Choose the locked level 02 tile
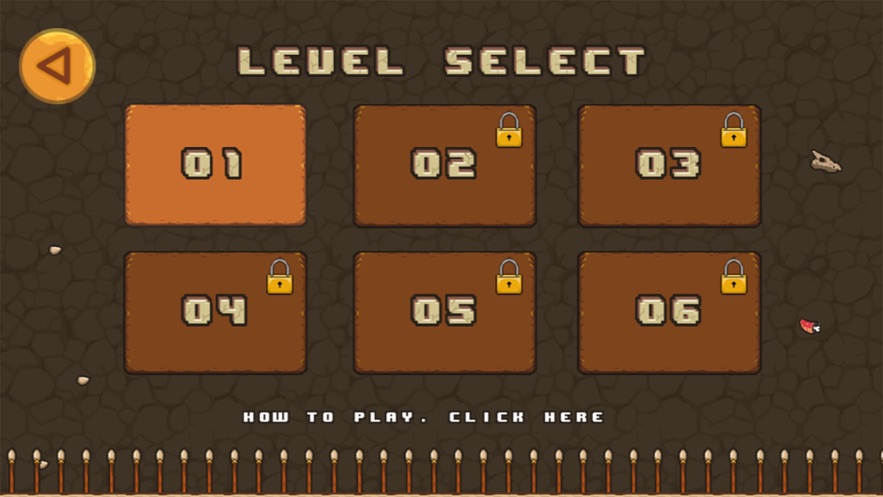The width and height of the screenshot is (883, 497). point(444,166)
